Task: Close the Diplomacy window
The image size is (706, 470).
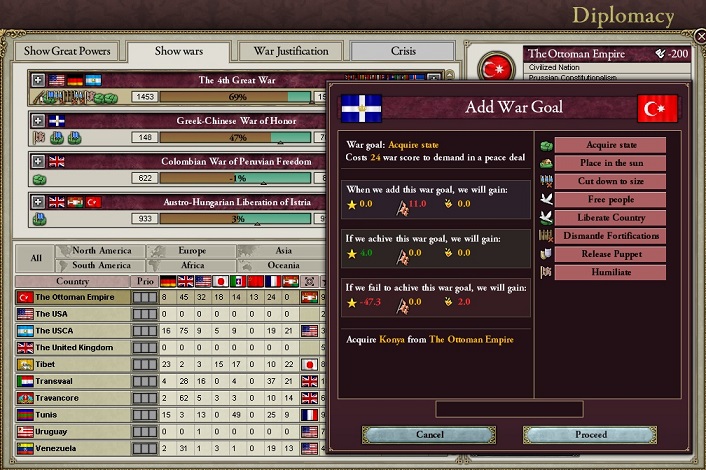Action: [x=699, y=37]
